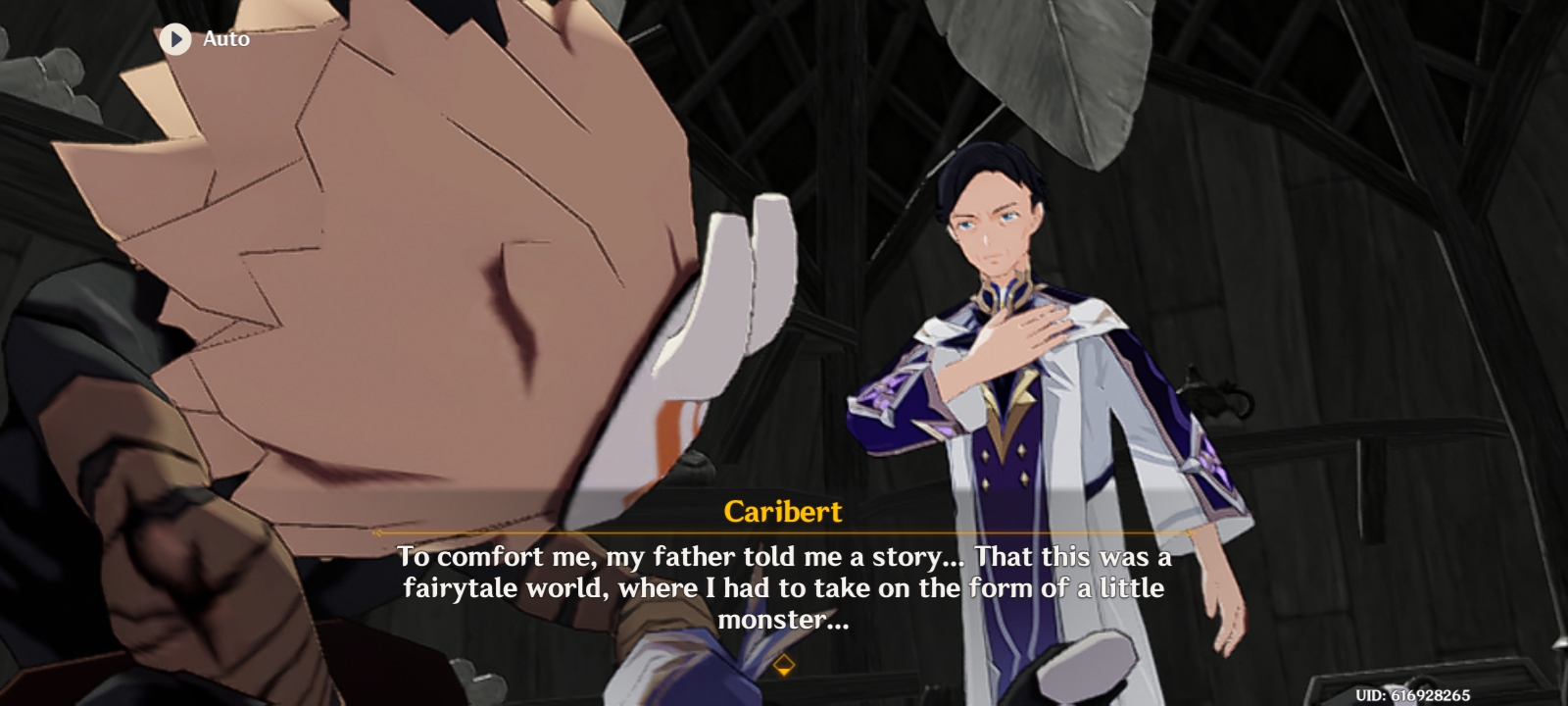Click the 'Auto' text label

tap(224, 40)
